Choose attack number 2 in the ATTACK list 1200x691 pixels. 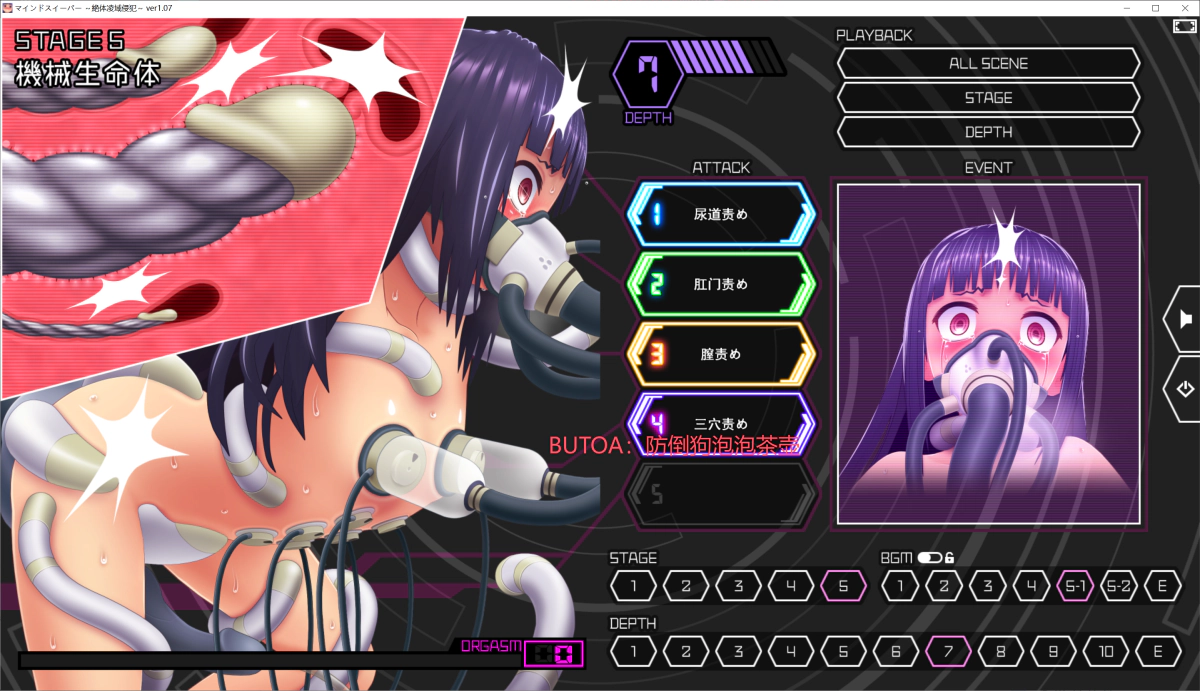[x=720, y=285]
